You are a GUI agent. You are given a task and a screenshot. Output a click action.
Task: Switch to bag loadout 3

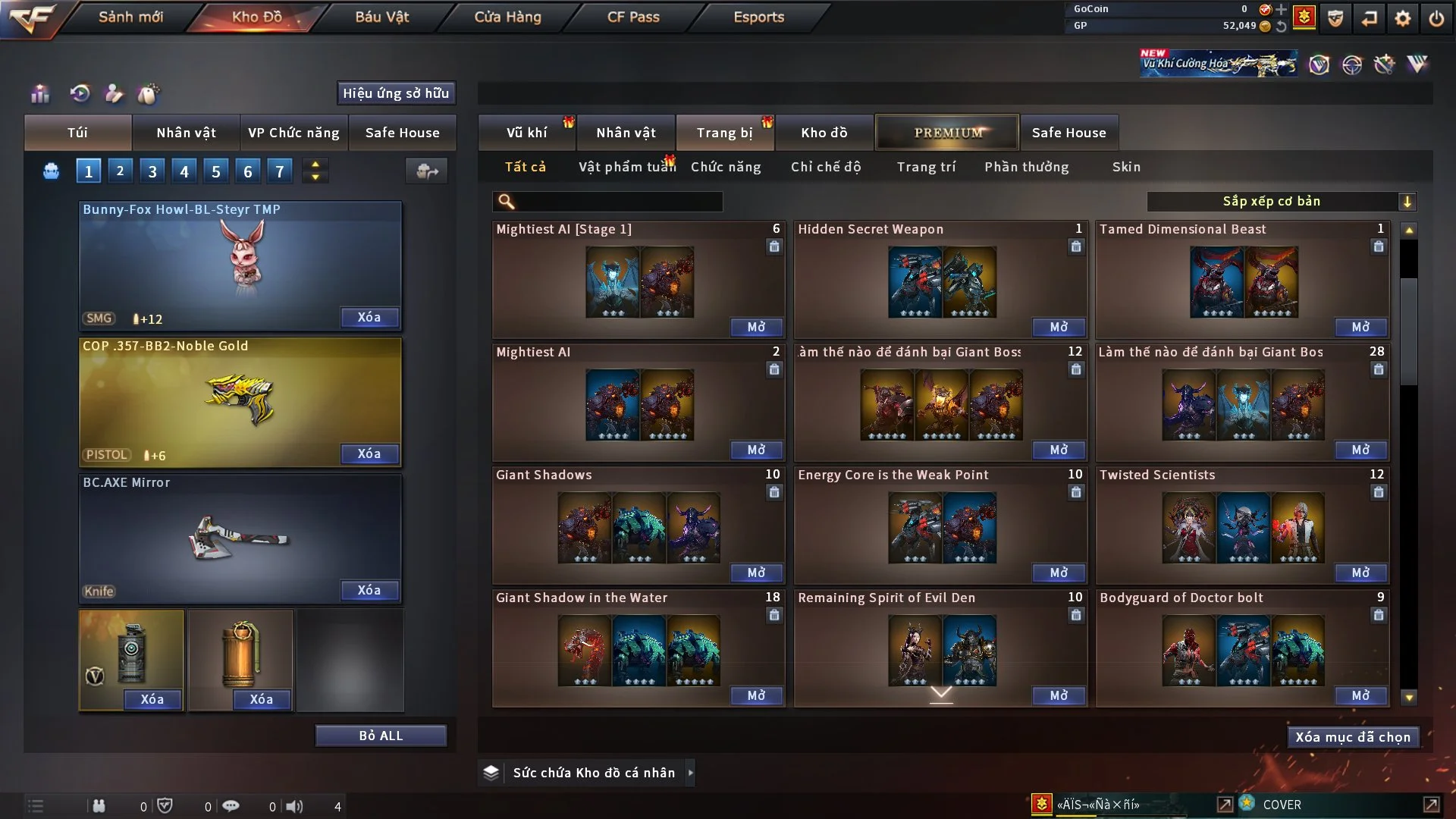(x=152, y=171)
